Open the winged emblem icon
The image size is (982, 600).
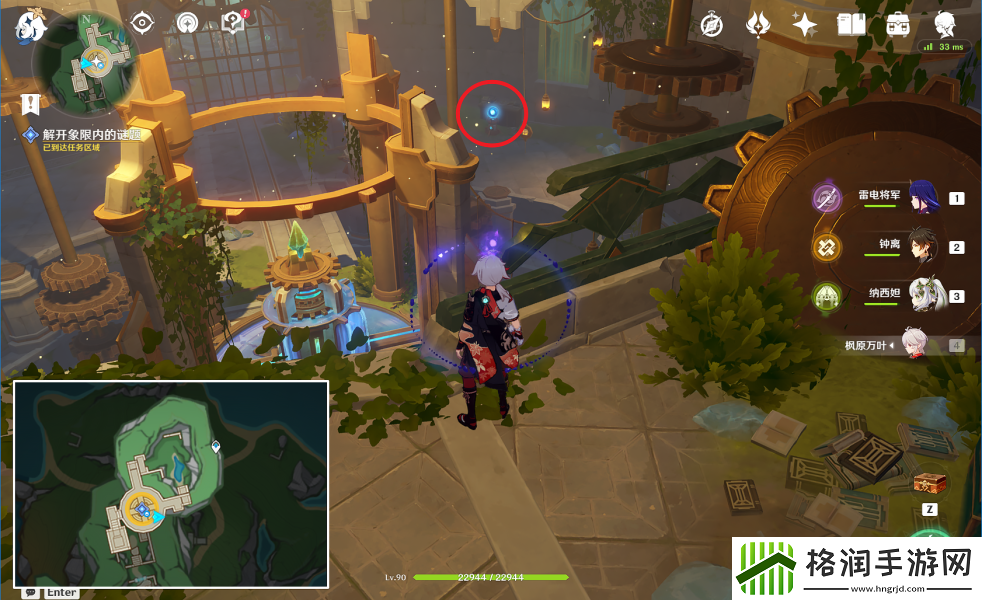(758, 25)
